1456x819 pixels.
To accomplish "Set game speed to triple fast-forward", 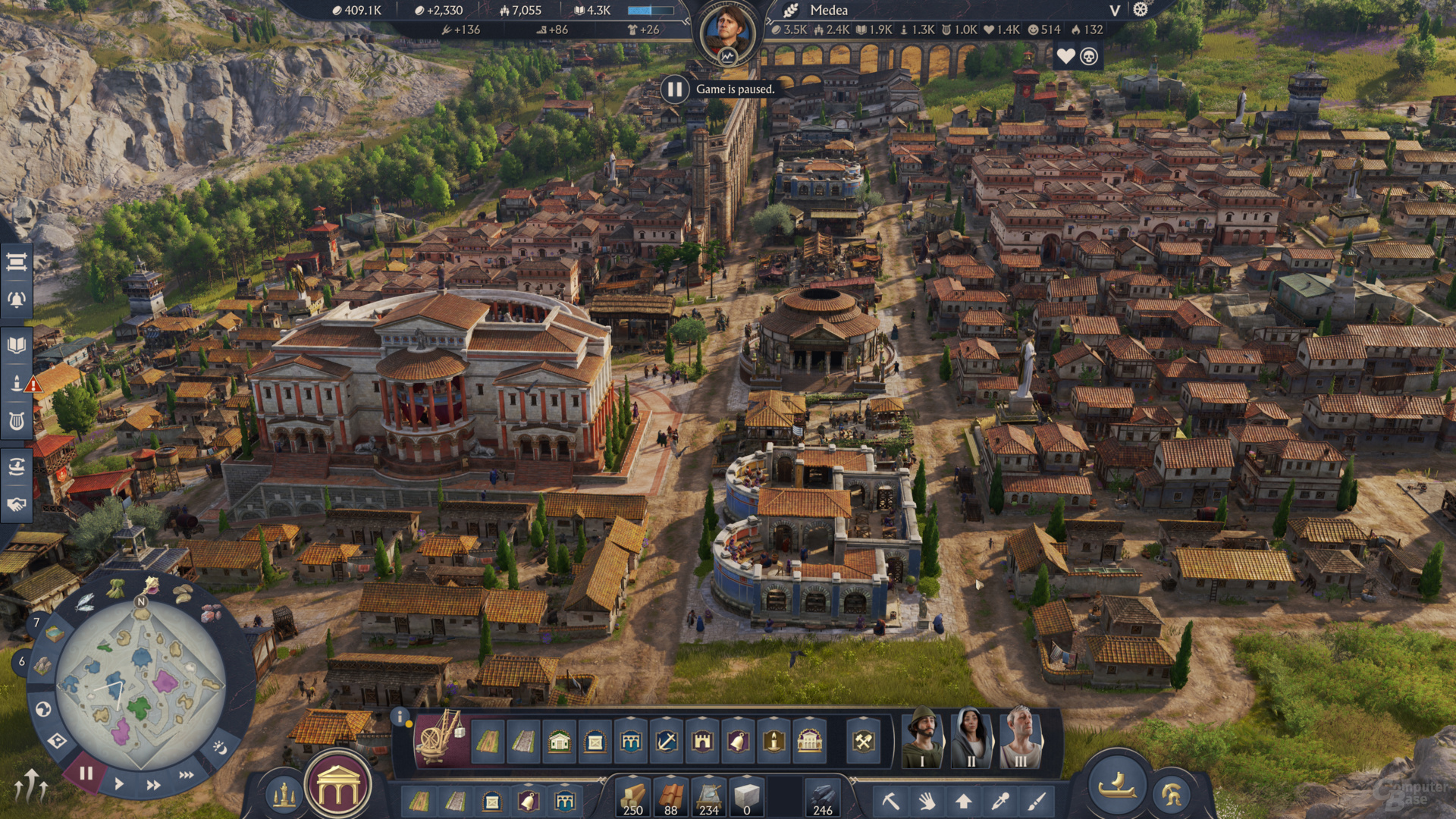I will click(187, 775).
